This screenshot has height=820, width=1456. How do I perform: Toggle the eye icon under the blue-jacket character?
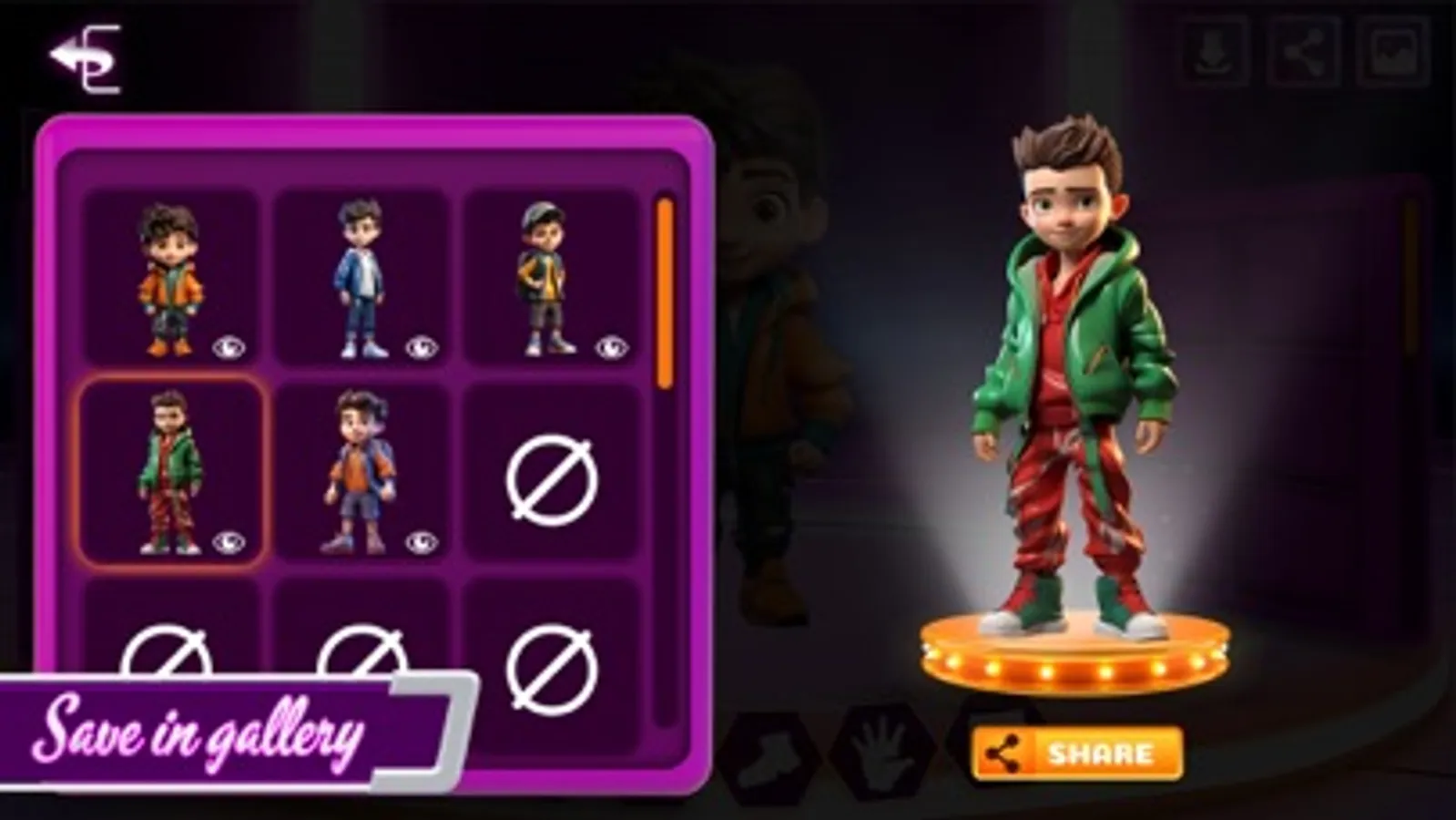[420, 347]
